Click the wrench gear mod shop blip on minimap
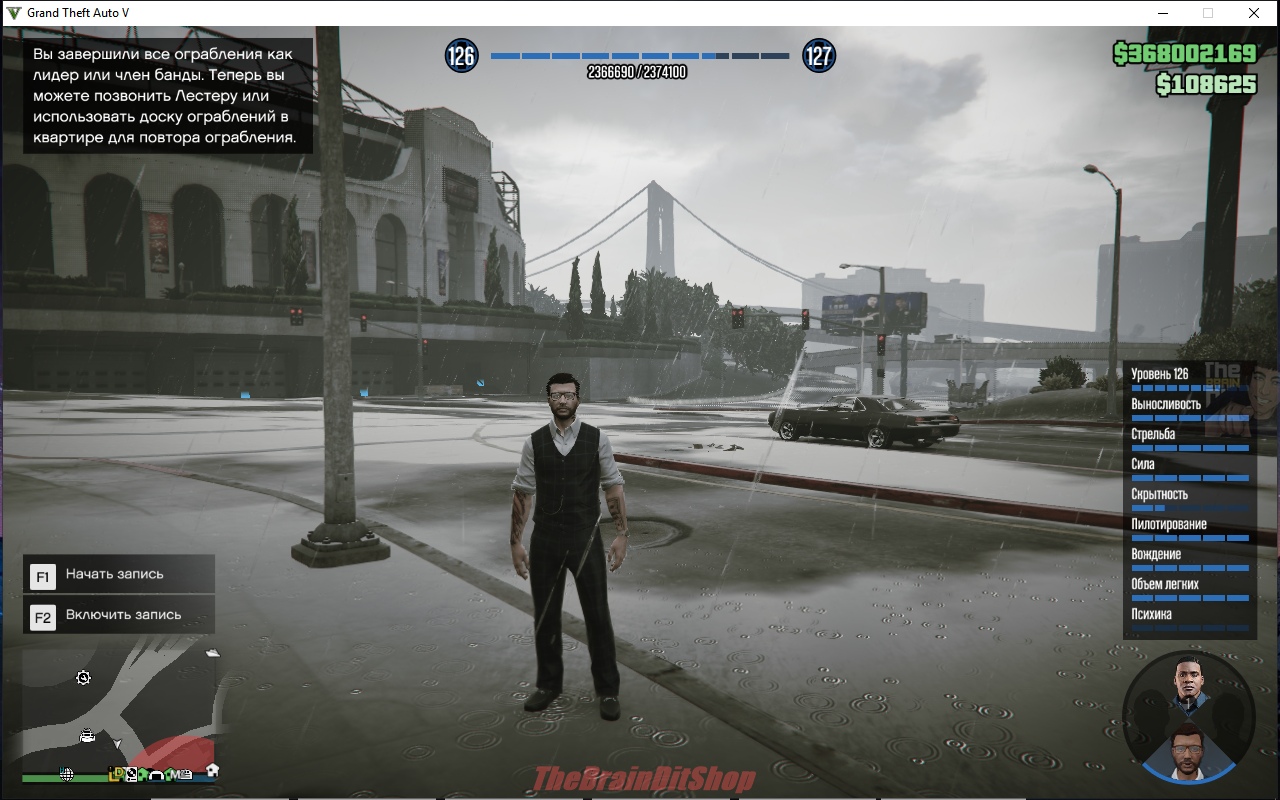 coord(84,678)
